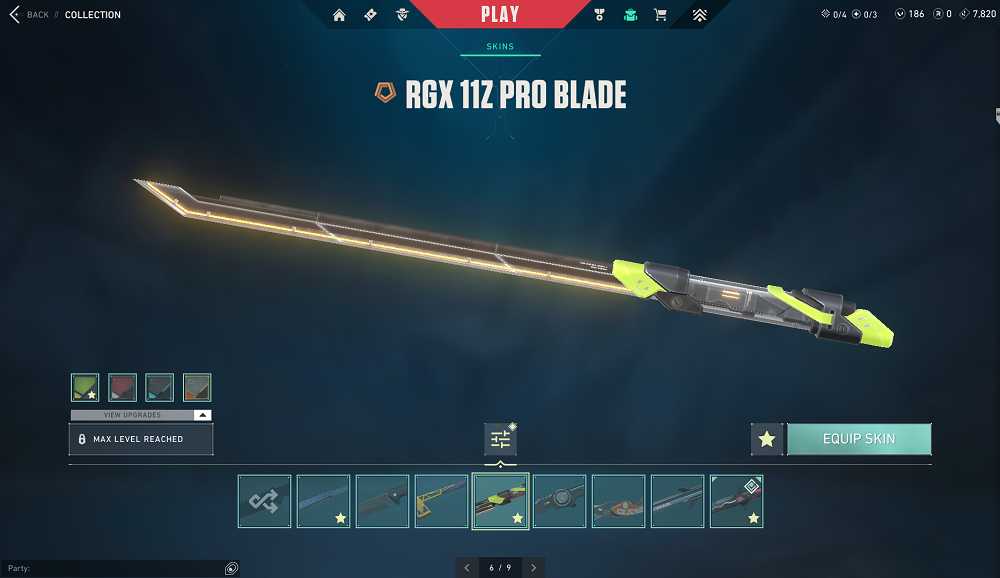Image resolution: width=1000 pixels, height=578 pixels.
Task: Open the battlepass ticket icon
Action: click(x=370, y=15)
